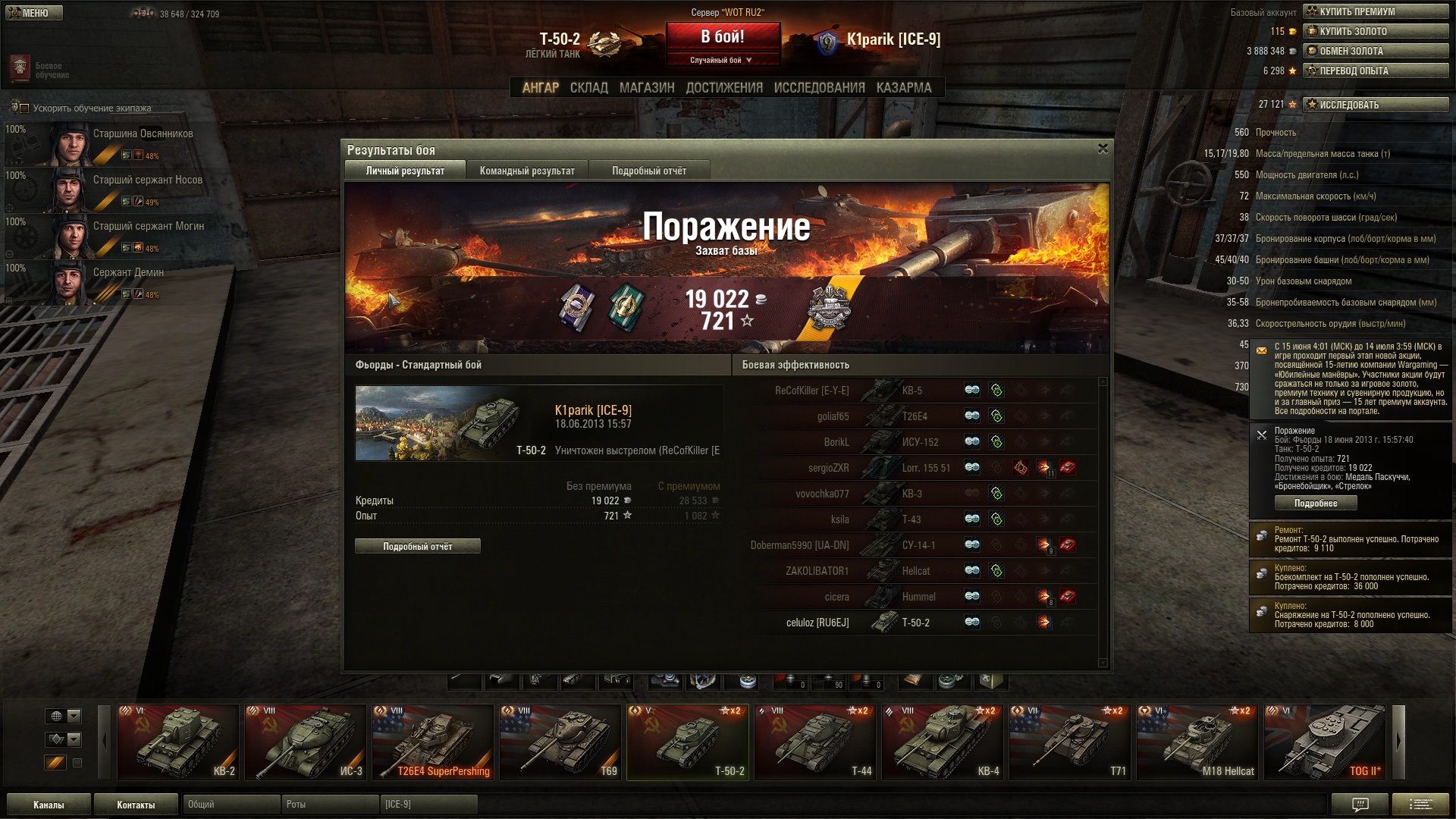
Task: Click the Подробный отчёт button under credits
Action: pos(417,546)
